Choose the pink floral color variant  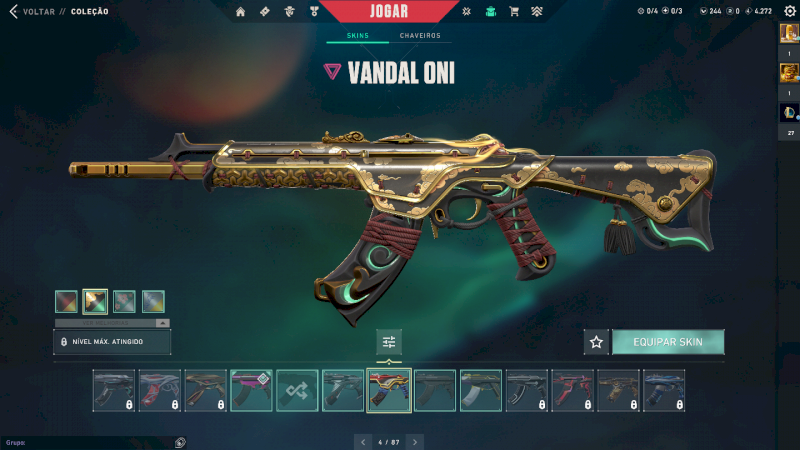(x=124, y=301)
